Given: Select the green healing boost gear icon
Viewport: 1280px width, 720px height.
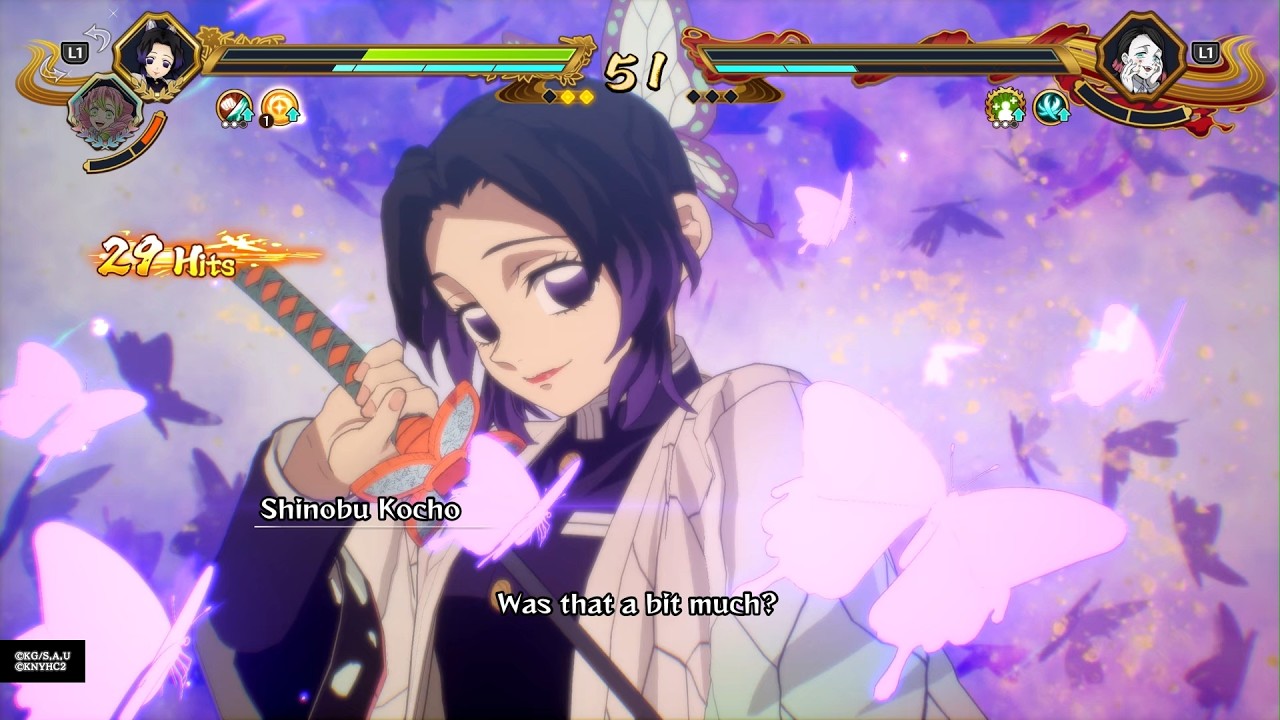Looking at the screenshot, I should 1003,107.
